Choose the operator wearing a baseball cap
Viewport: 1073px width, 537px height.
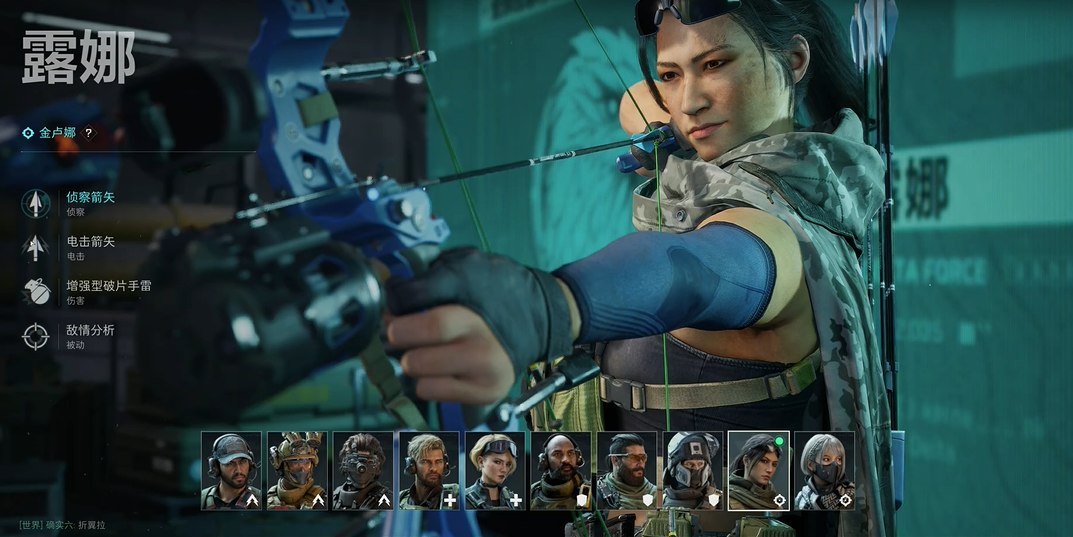(x=231, y=471)
